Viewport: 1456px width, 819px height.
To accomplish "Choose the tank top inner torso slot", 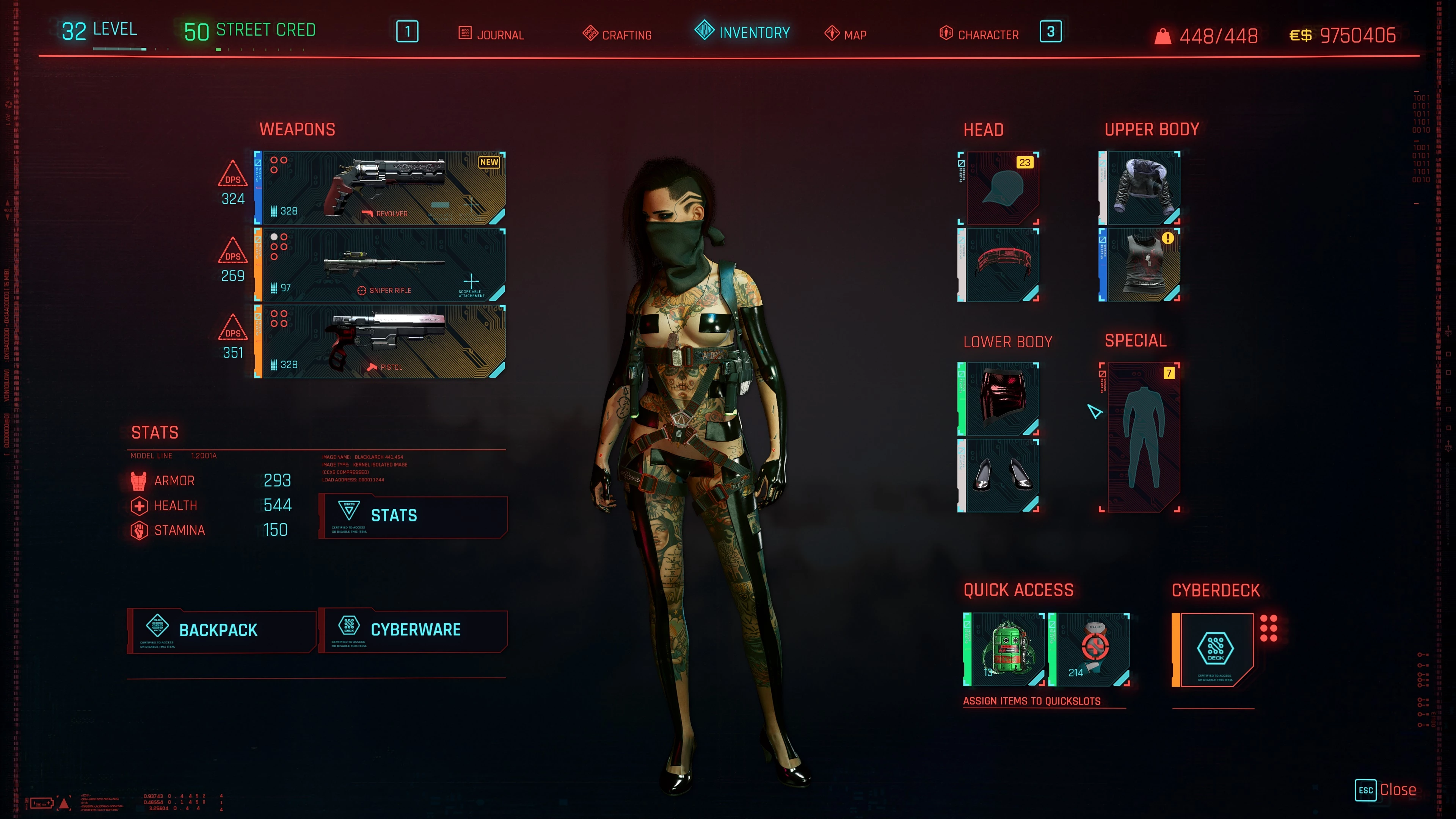I will click(x=1140, y=265).
